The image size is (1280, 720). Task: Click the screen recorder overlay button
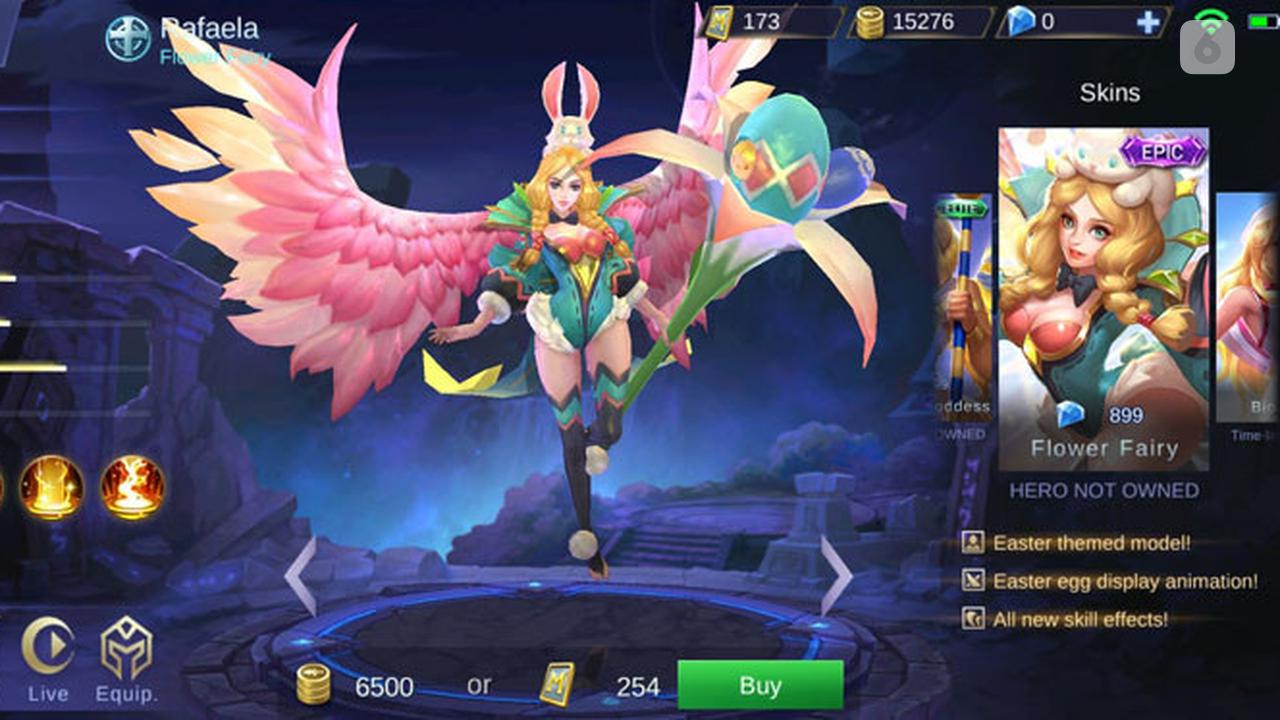click(1208, 47)
